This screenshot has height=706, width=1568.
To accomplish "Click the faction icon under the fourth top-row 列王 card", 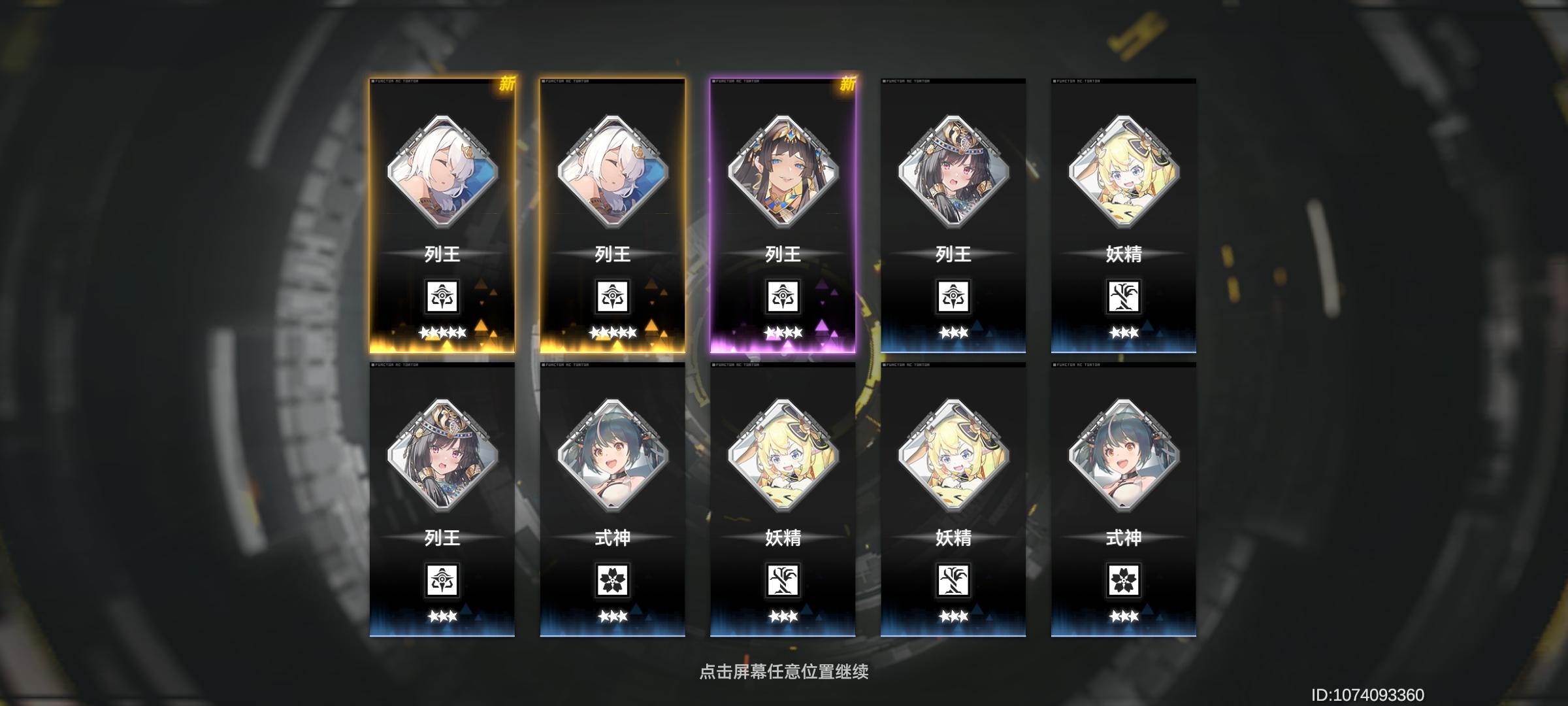I will [x=954, y=297].
